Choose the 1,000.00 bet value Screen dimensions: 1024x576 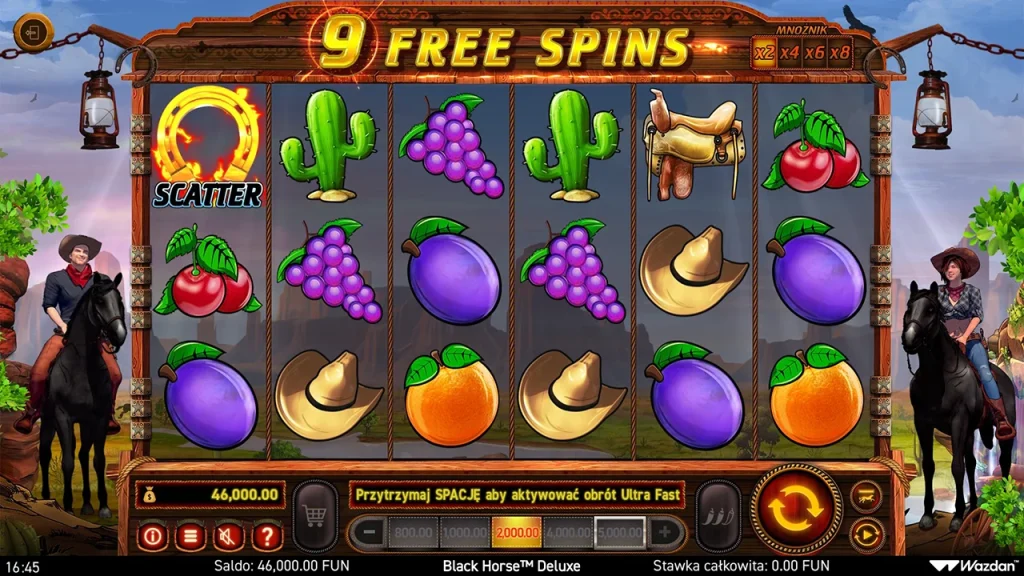(465, 533)
